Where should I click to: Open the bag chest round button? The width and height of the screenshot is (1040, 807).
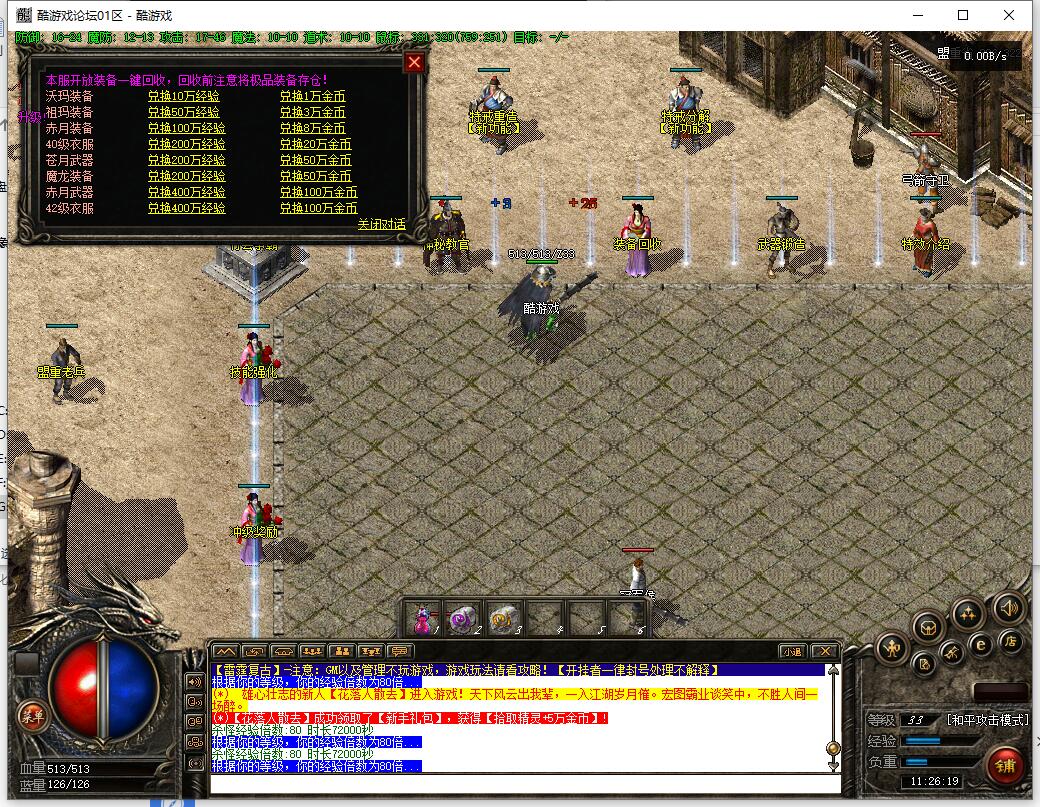[x=929, y=626]
